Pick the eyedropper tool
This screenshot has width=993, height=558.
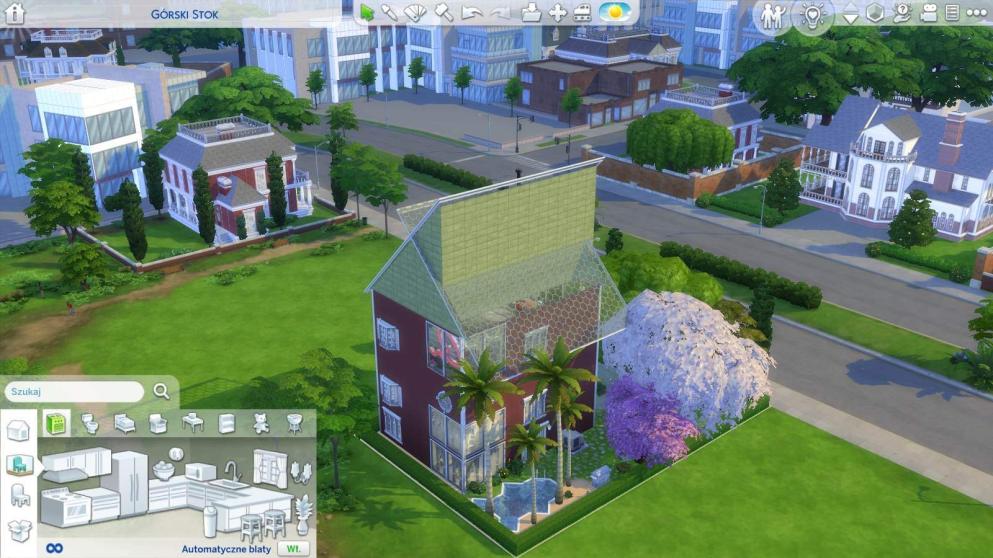point(390,13)
